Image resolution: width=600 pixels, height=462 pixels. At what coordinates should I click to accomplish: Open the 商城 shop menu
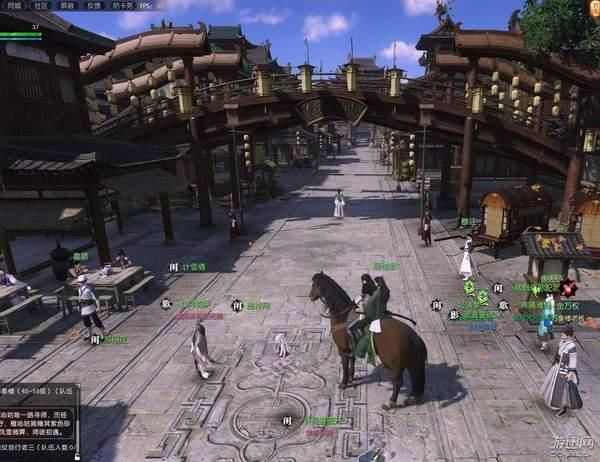pos(14,5)
